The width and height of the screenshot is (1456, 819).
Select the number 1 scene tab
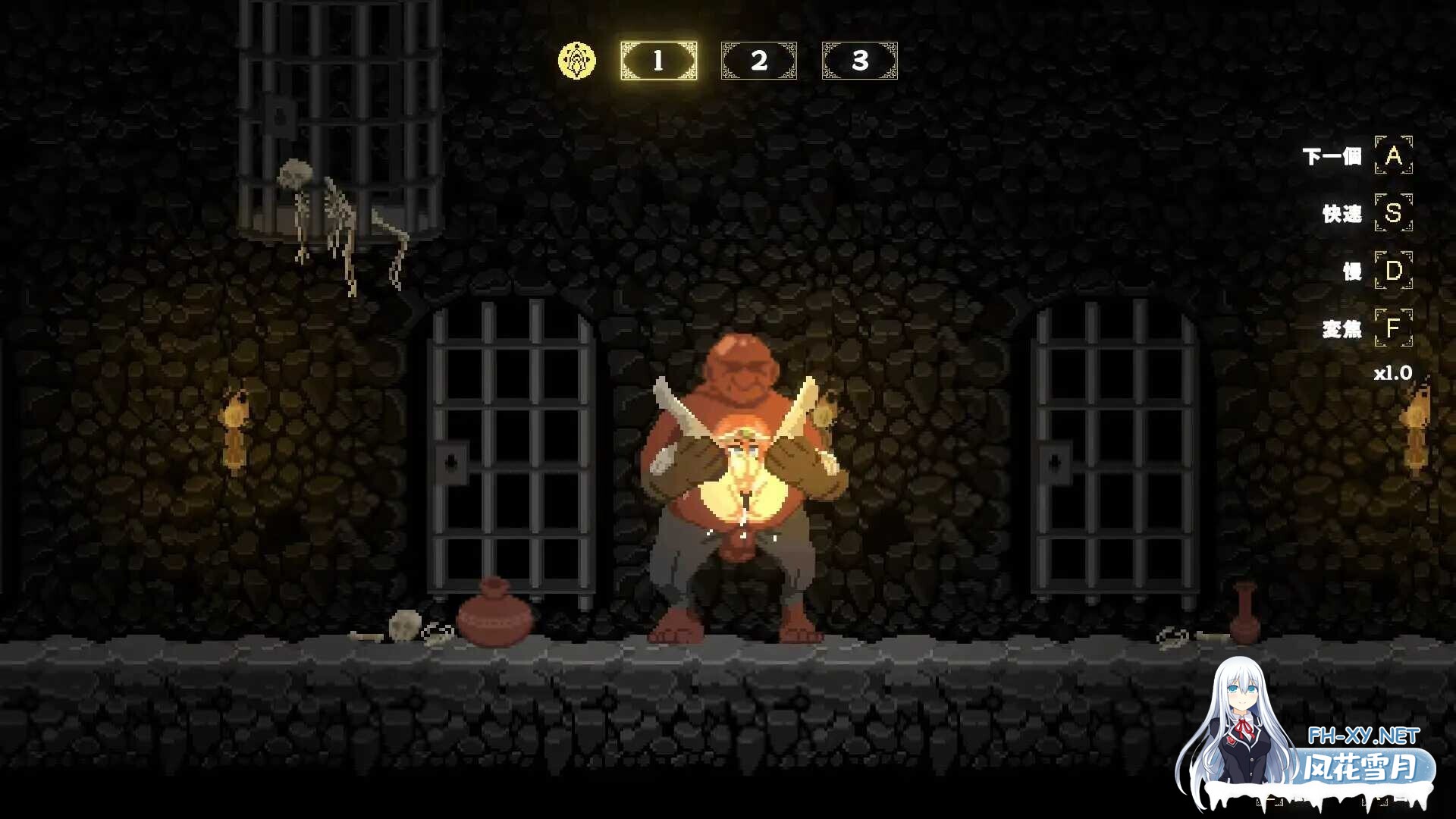[658, 61]
